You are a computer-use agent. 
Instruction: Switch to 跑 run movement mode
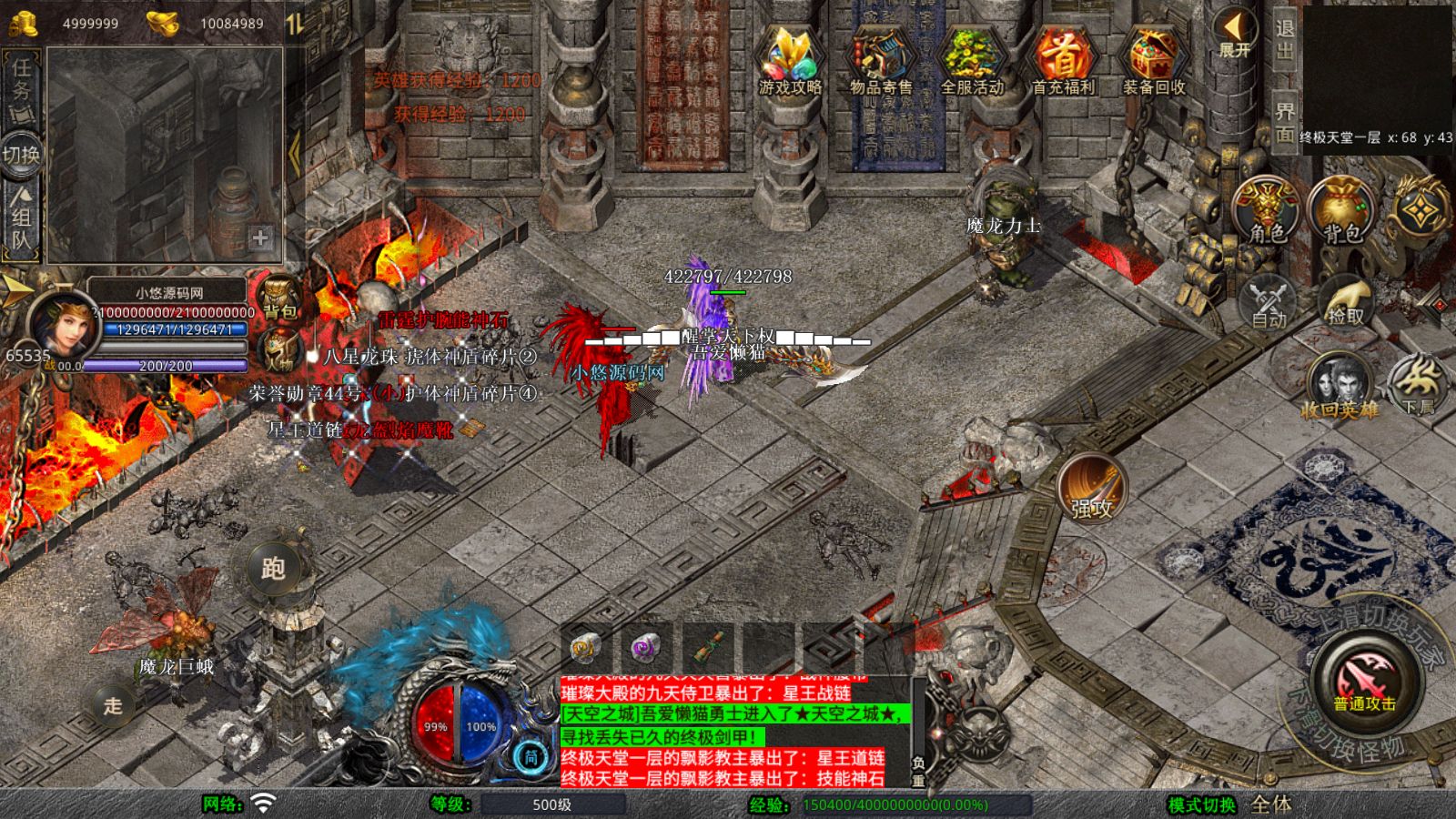pyautogui.click(x=273, y=569)
